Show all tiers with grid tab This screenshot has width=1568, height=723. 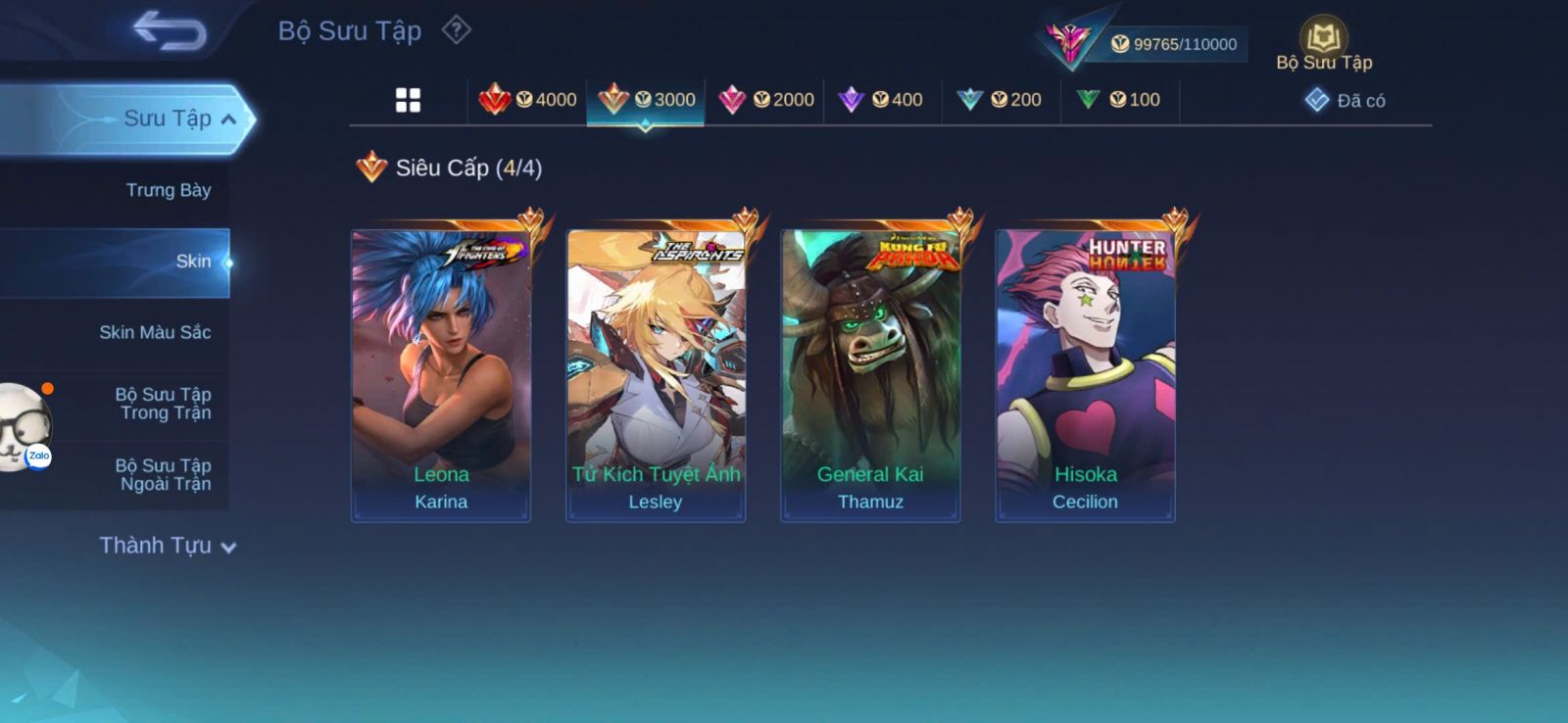coord(408,100)
